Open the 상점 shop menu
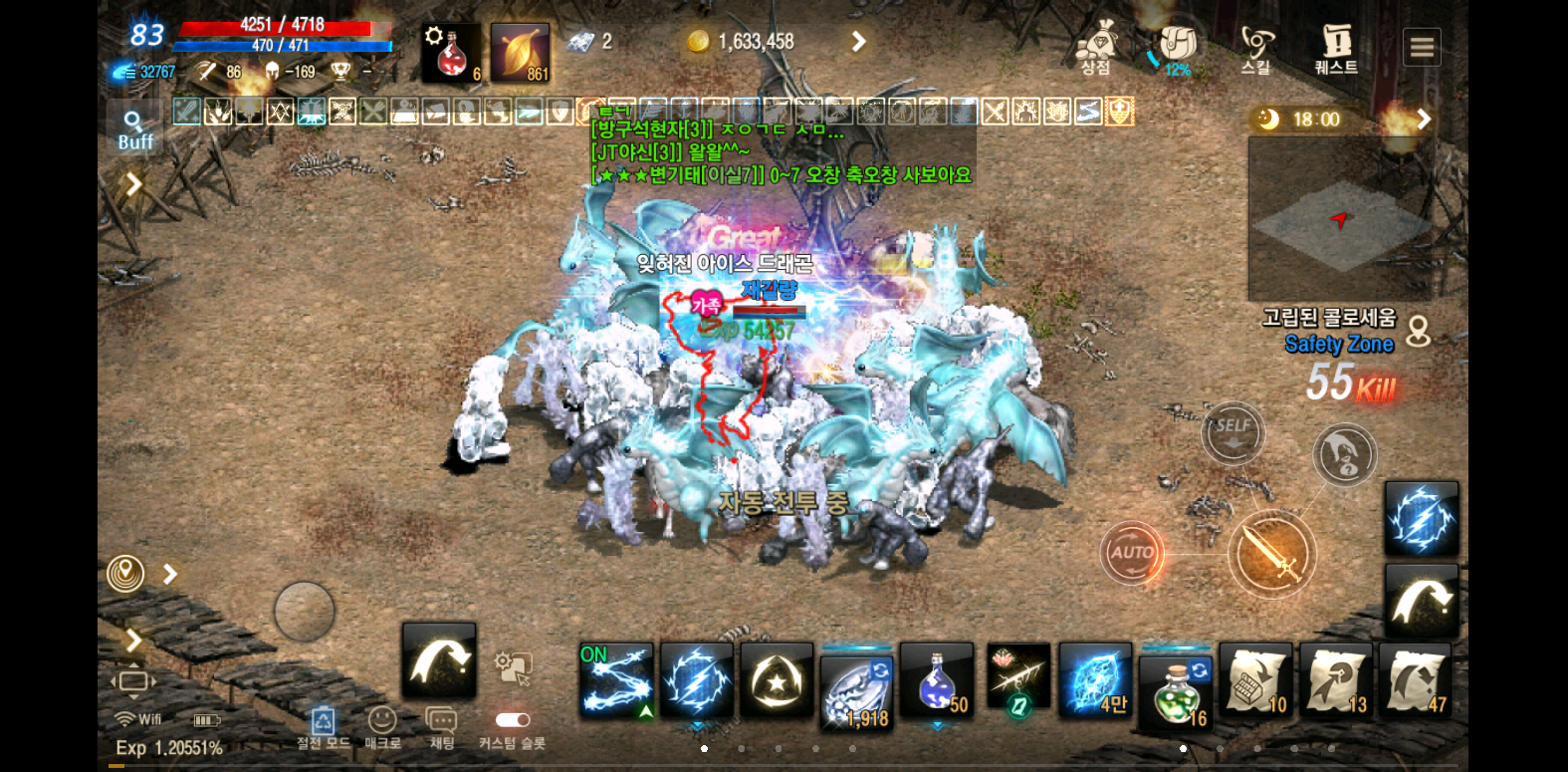Image resolution: width=1568 pixels, height=772 pixels. click(x=1096, y=49)
